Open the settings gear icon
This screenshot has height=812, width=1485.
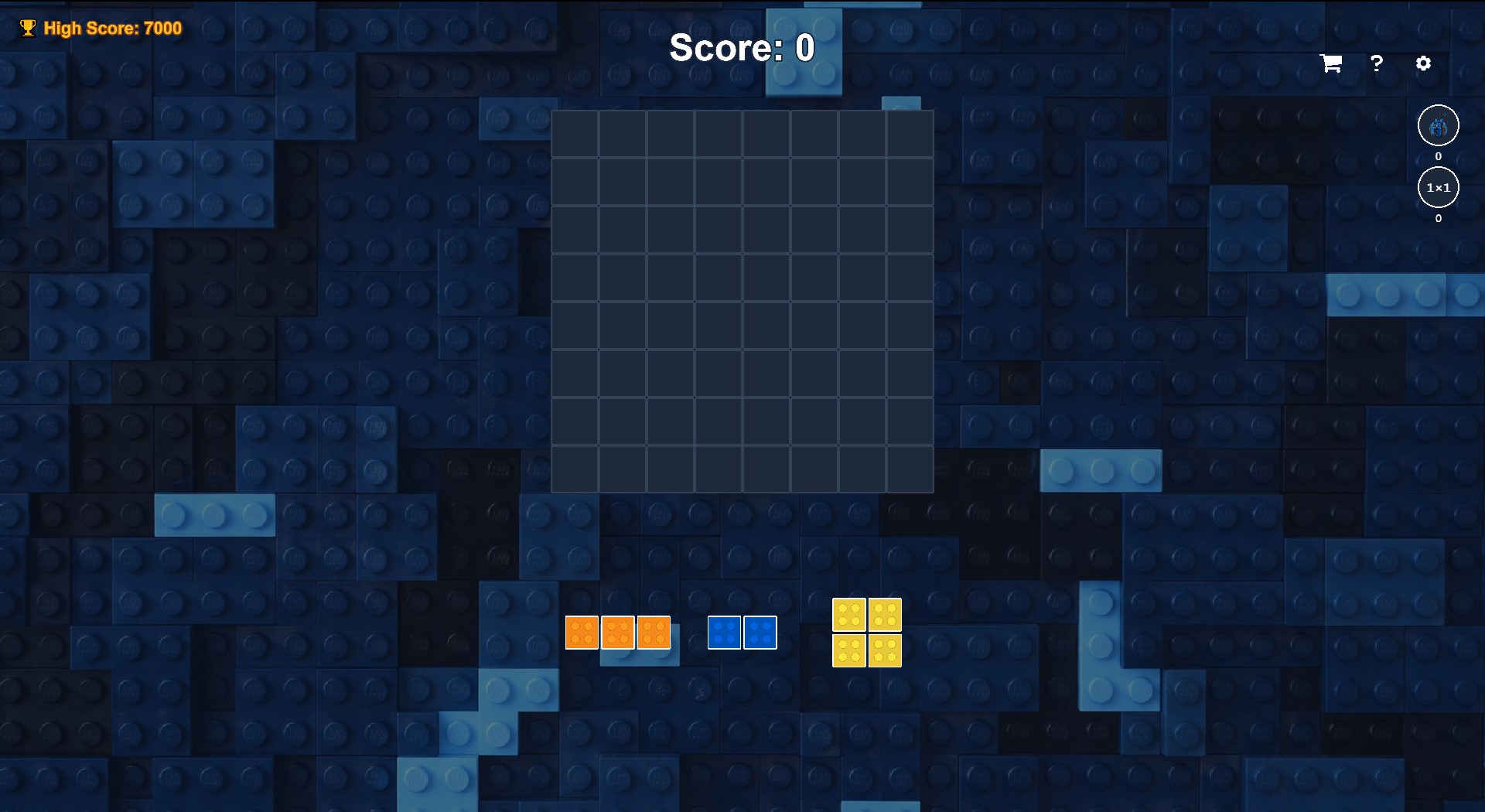[1424, 63]
